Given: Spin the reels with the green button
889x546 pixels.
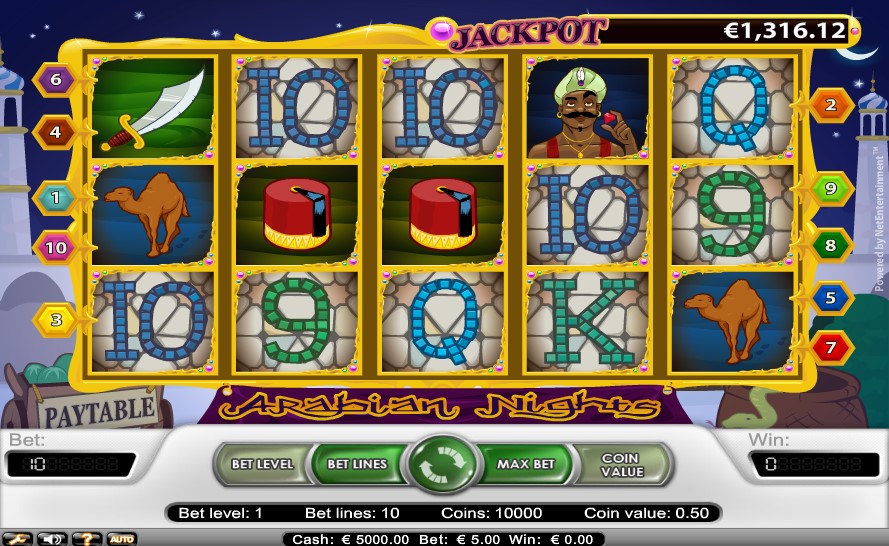Looking at the screenshot, I should pyautogui.click(x=444, y=466).
